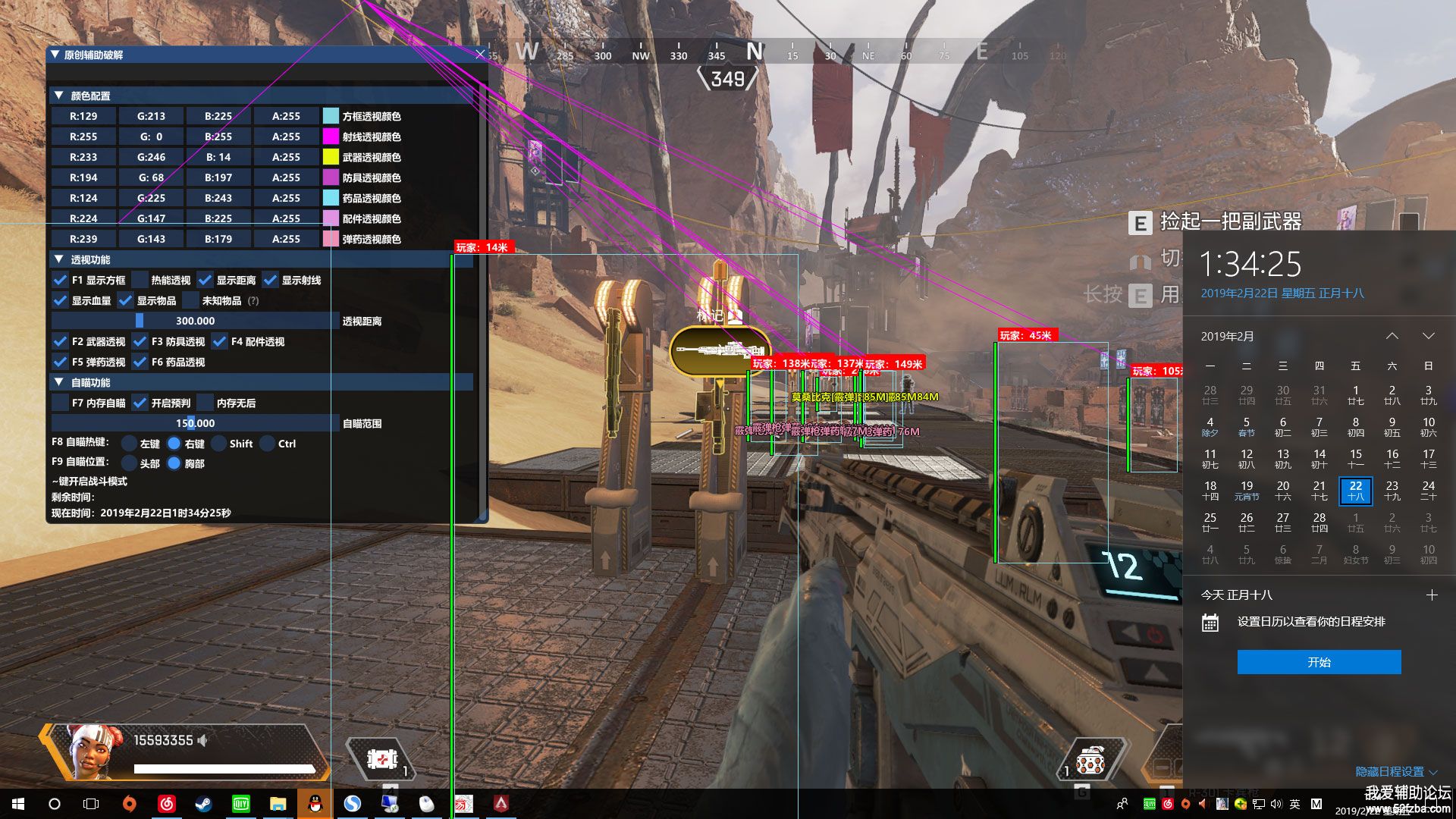
Task: Collapse the 透视功能 section header
Action: click(x=58, y=259)
